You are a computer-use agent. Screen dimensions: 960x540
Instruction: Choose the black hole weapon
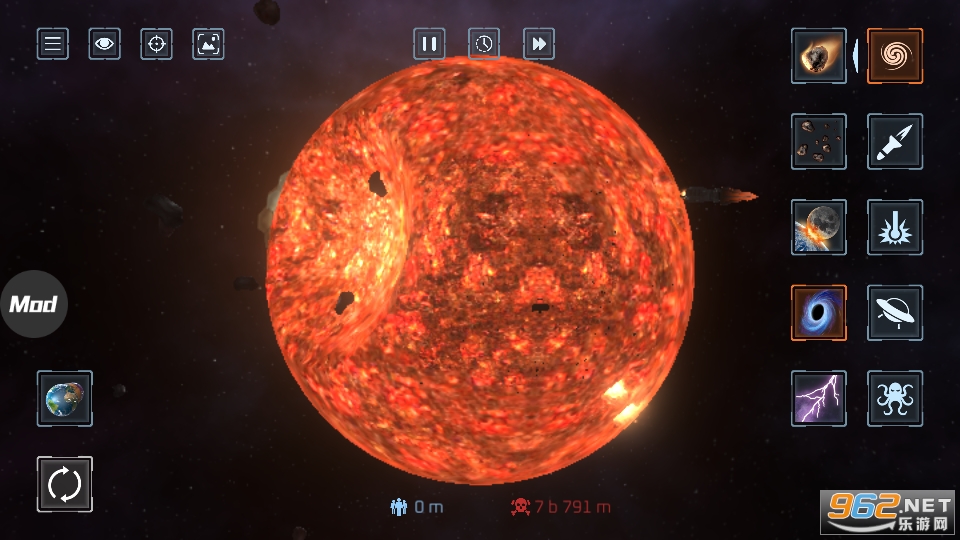[819, 313]
